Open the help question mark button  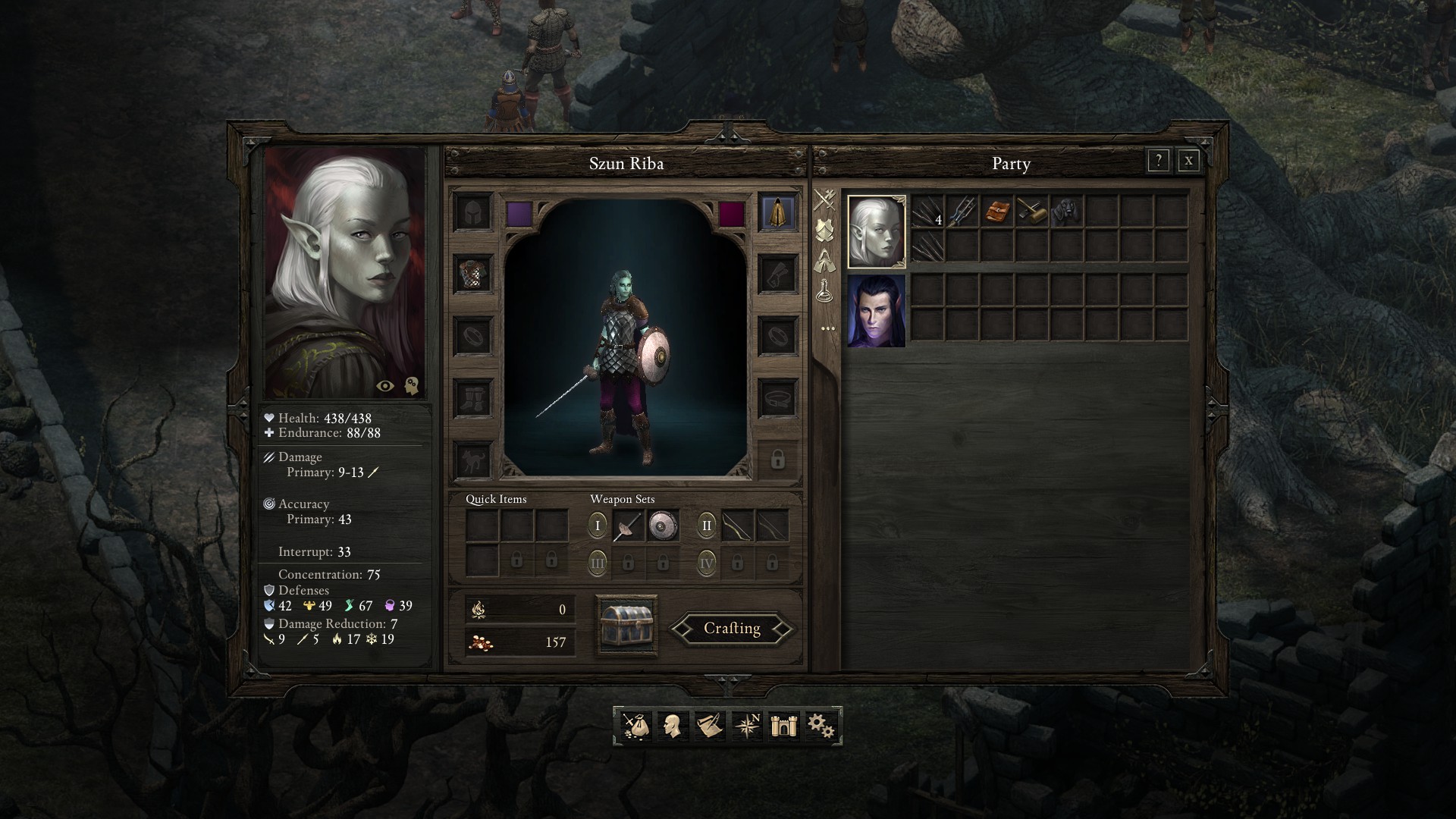point(1158,161)
